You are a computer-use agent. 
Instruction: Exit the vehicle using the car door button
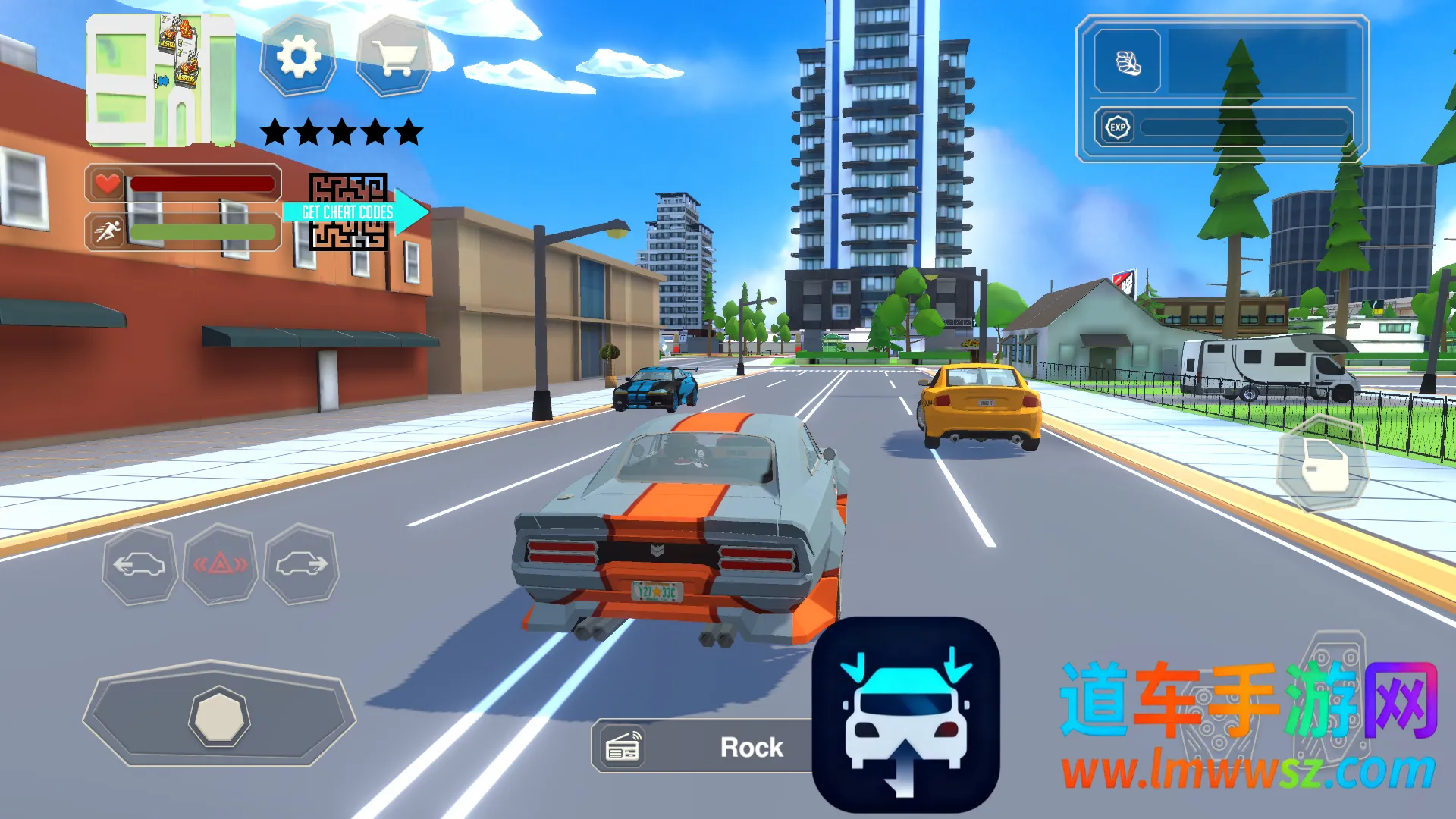[1323, 464]
